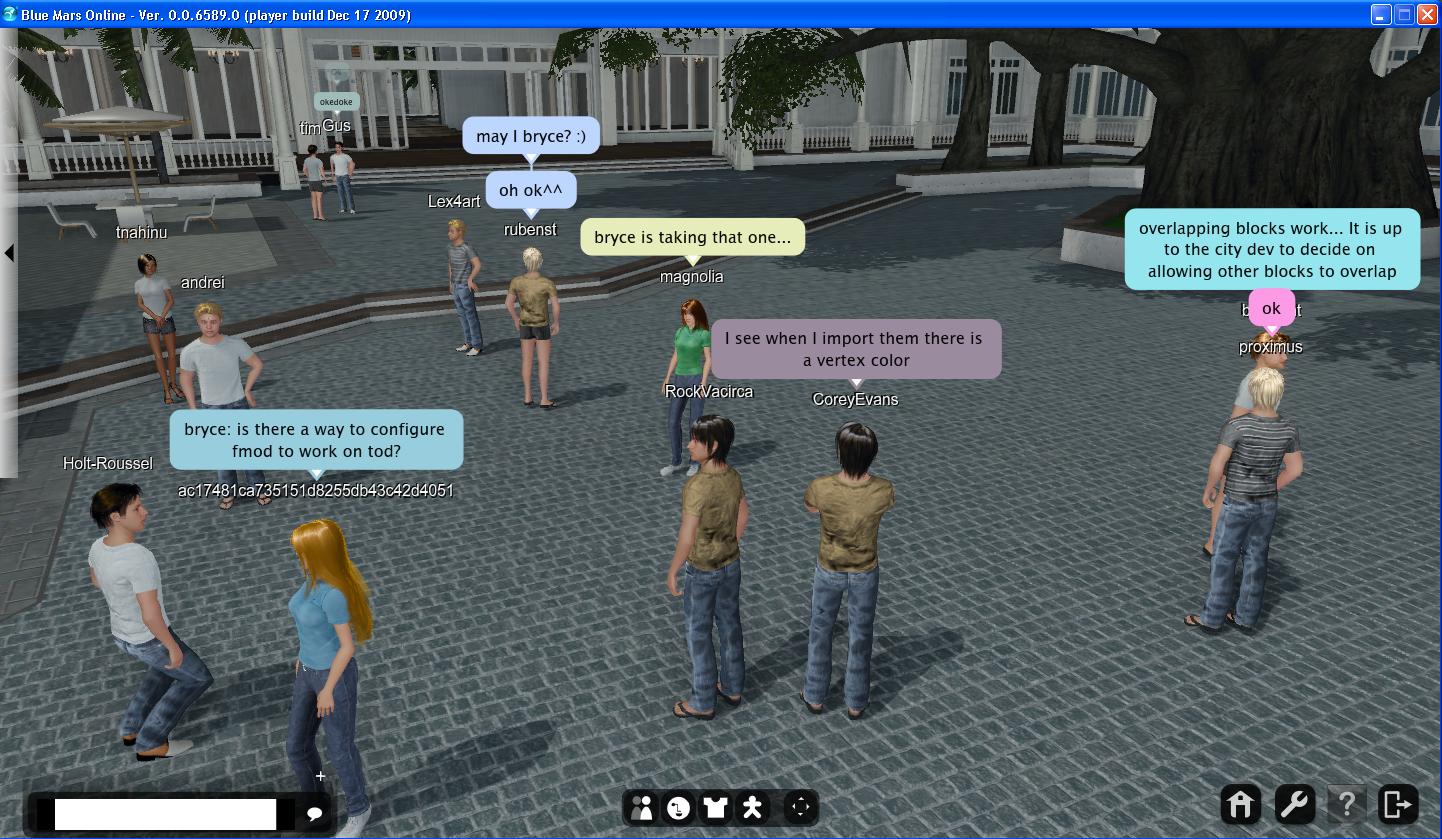Screen dimensions: 1442x839
Task: Click the Holt-Roussel name label
Action: point(107,463)
